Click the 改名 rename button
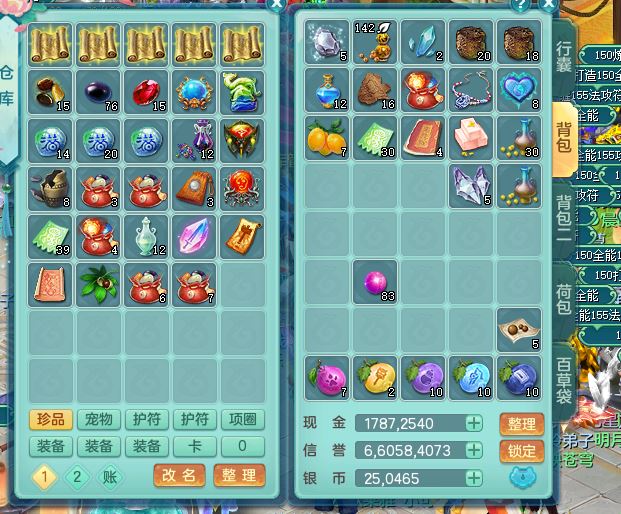621x514 pixels. click(179, 476)
